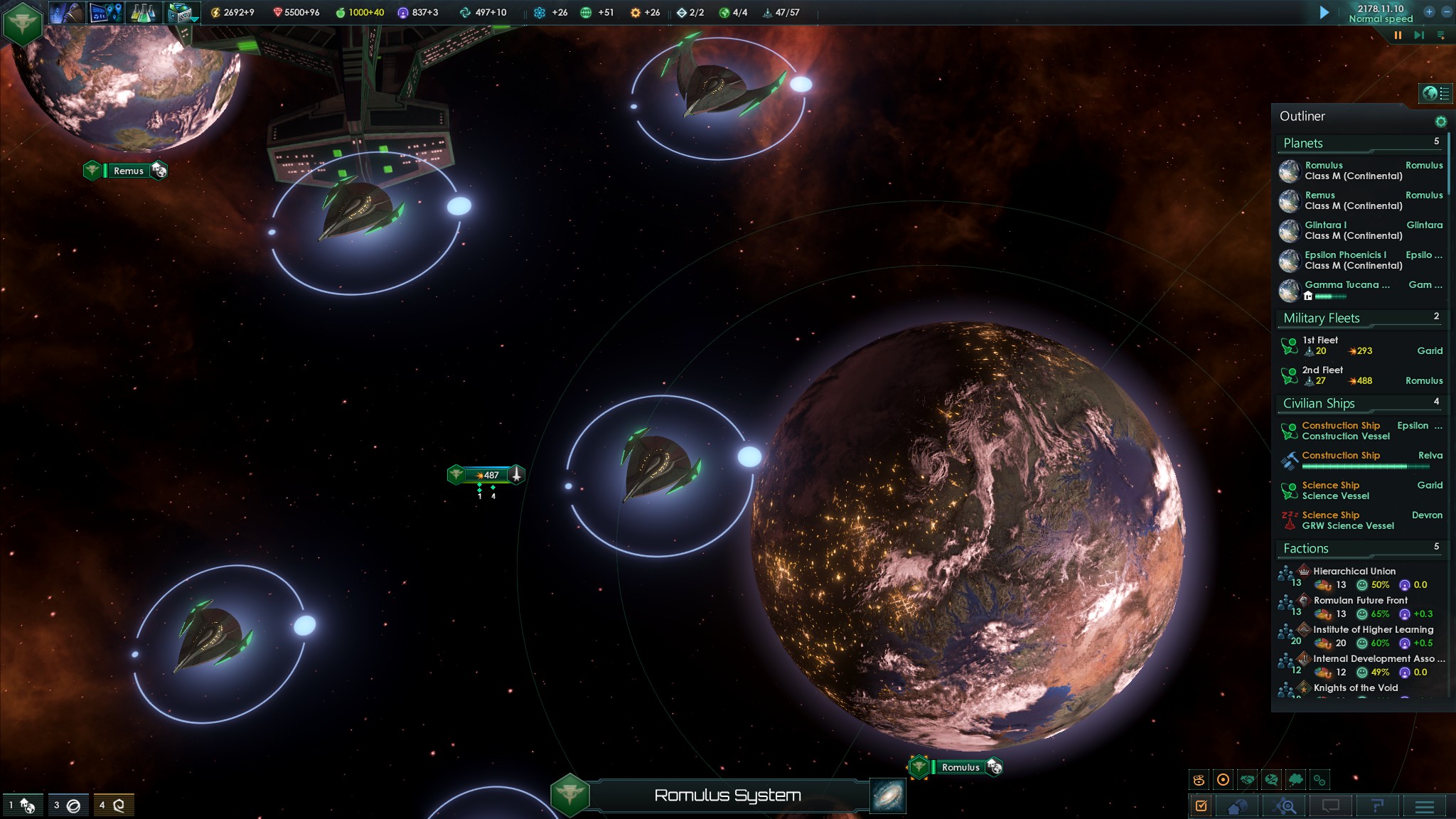Open the outliner gear settings
The height and width of the screenshot is (819, 1456).
point(1440,122)
